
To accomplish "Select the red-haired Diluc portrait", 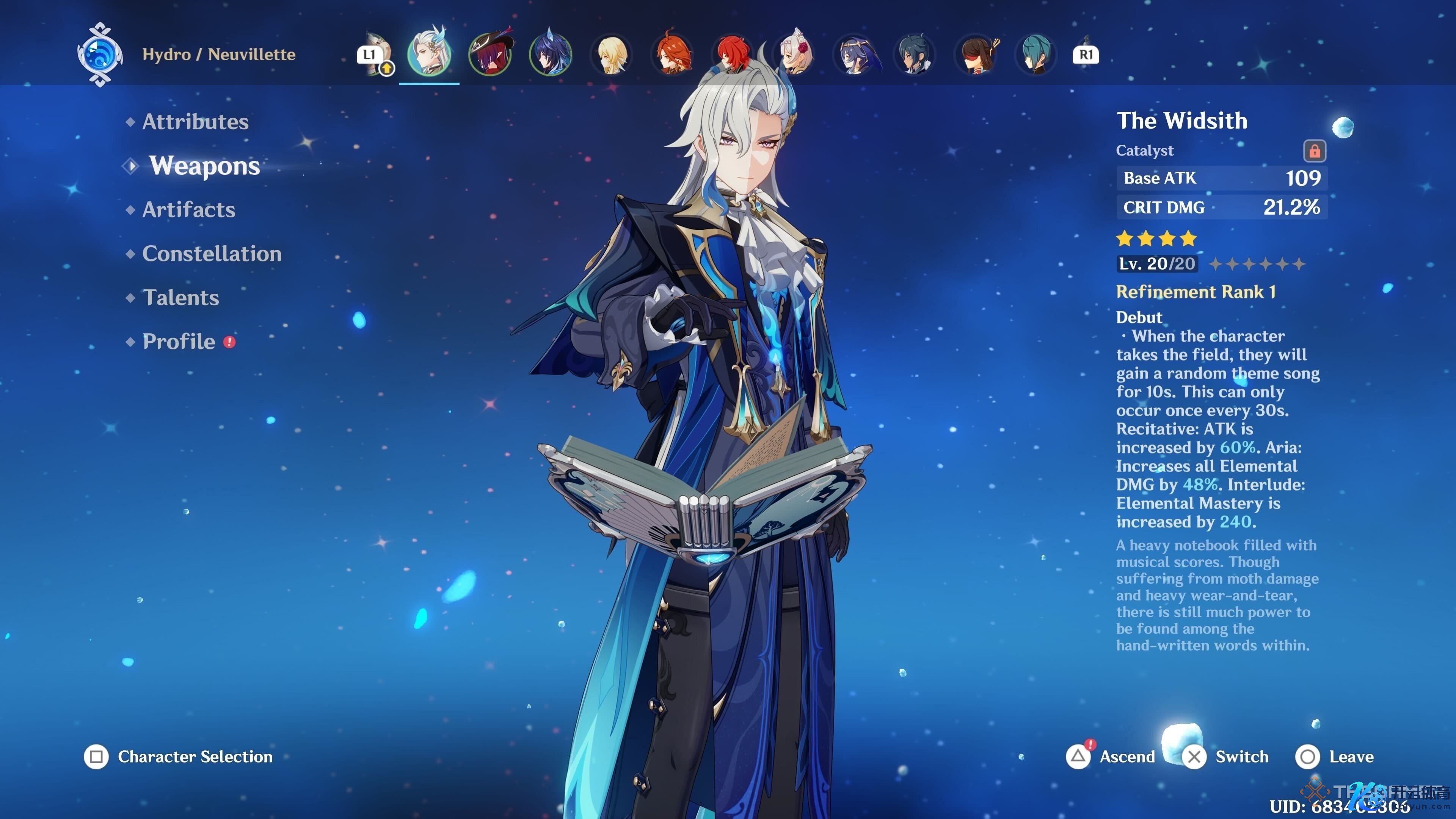I will tap(734, 55).
